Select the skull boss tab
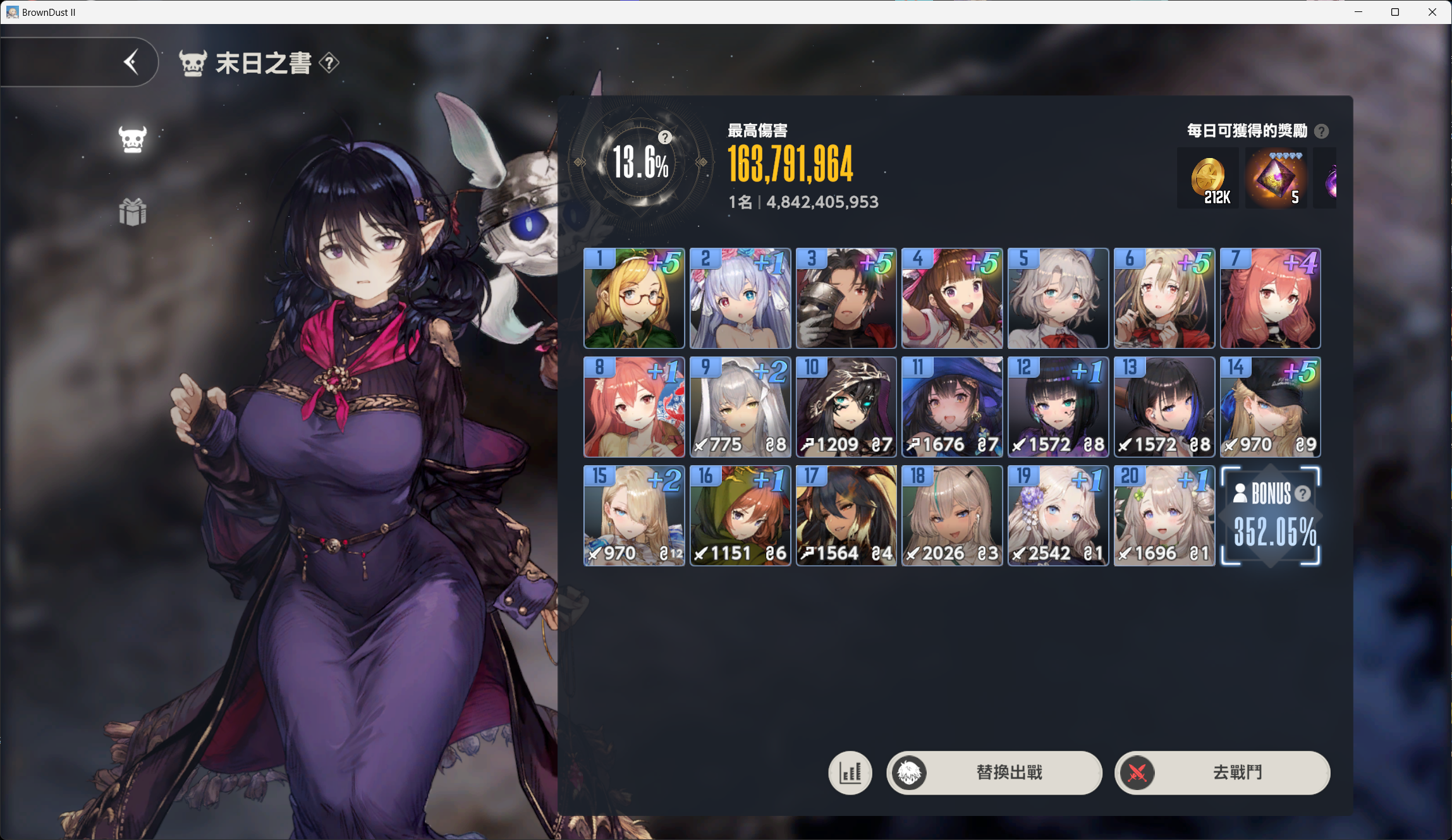The image size is (1452, 840). click(x=133, y=138)
